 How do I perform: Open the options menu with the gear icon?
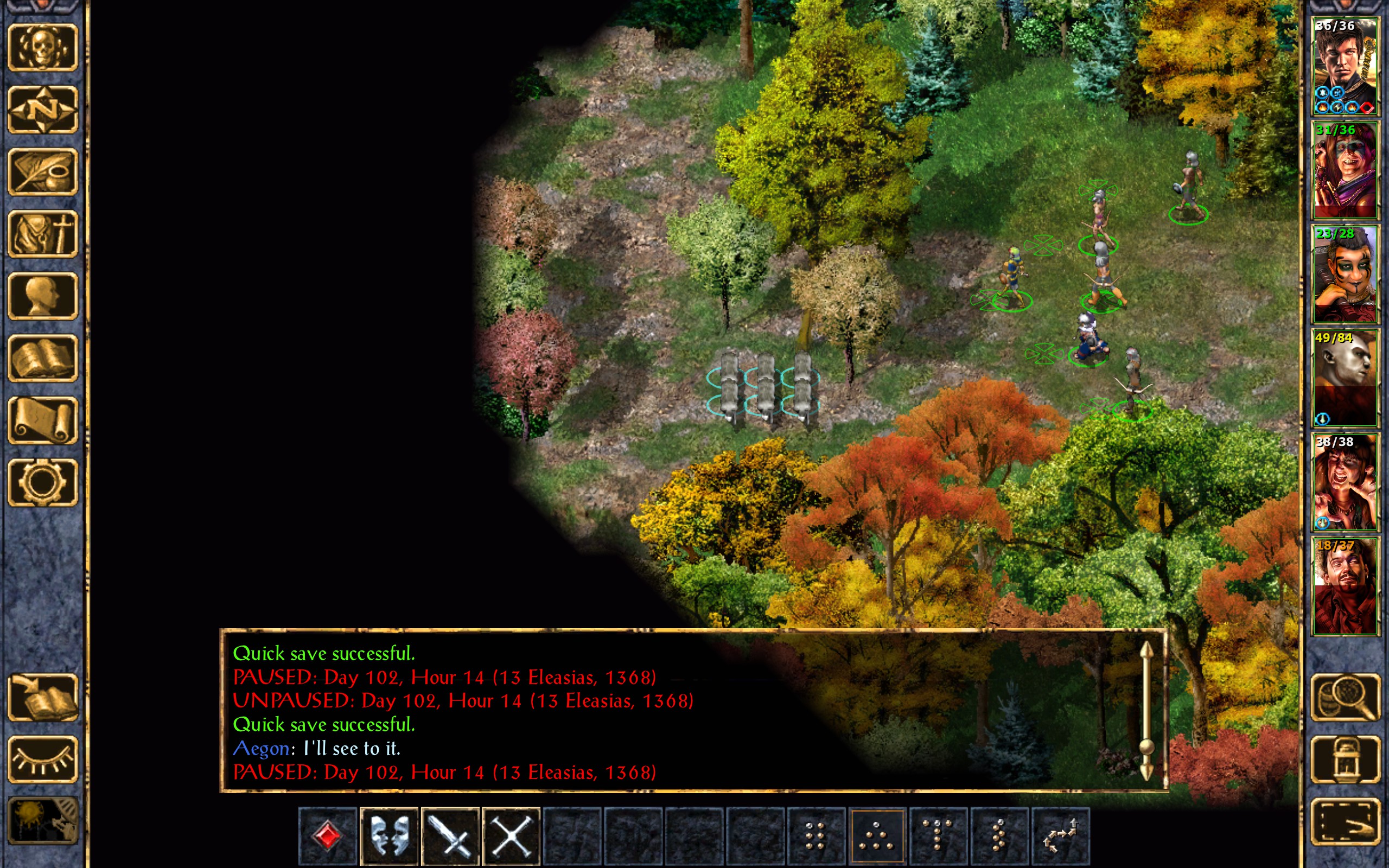[x=42, y=482]
